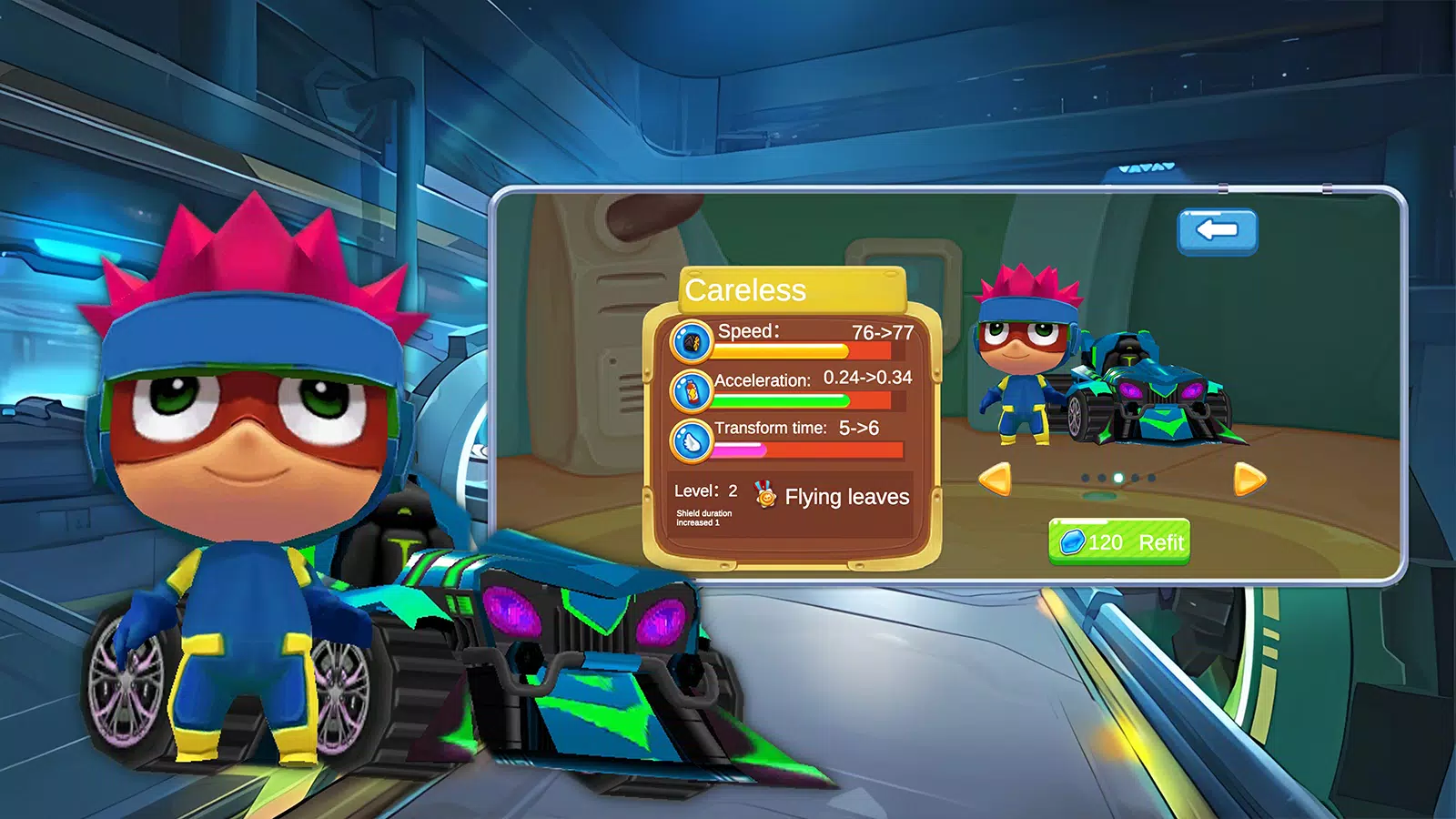Click the blue back arrow button

(1217, 231)
